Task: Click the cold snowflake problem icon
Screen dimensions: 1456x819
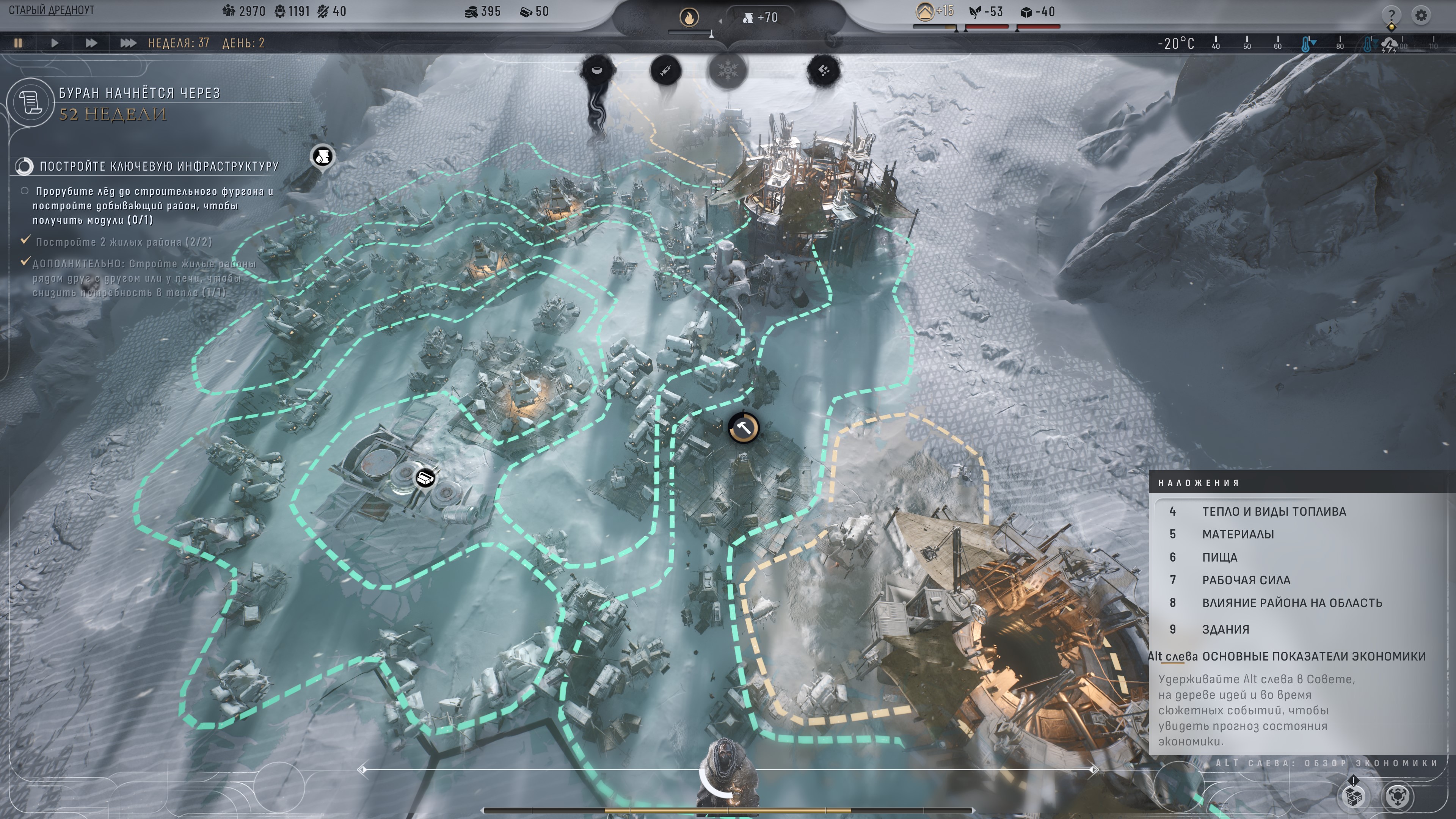Action: [728, 71]
